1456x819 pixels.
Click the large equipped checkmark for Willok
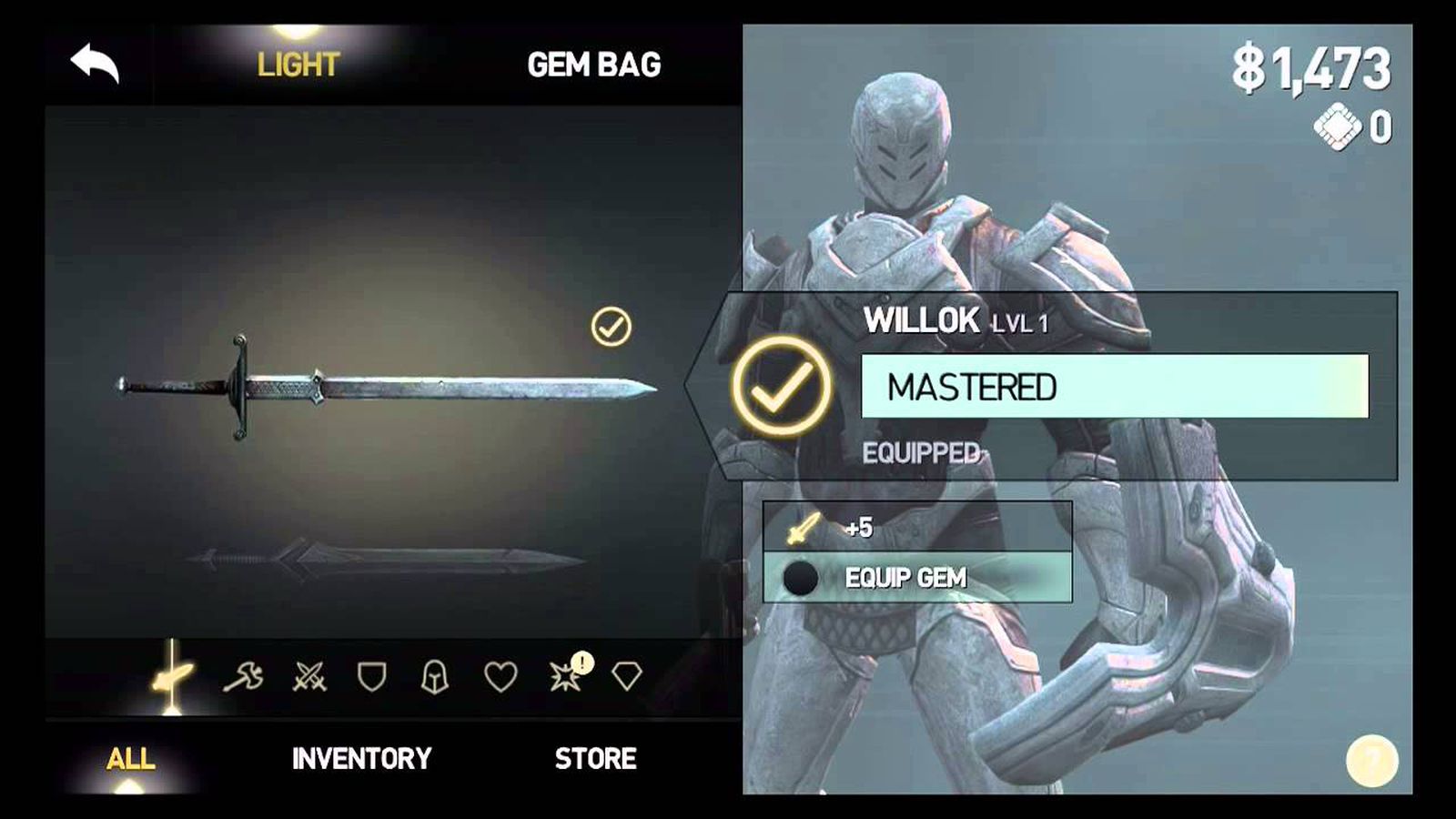781,387
